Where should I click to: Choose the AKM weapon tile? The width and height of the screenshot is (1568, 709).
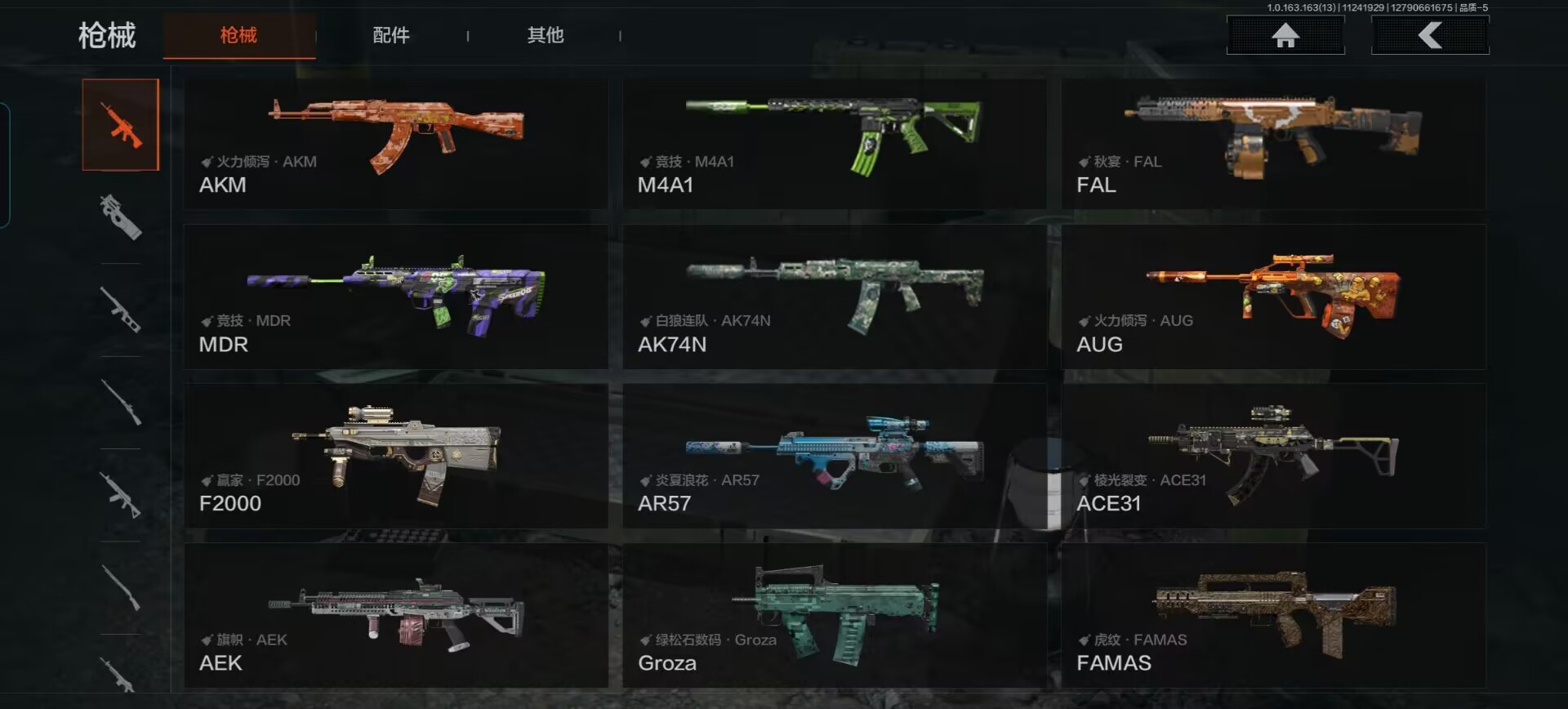point(396,143)
